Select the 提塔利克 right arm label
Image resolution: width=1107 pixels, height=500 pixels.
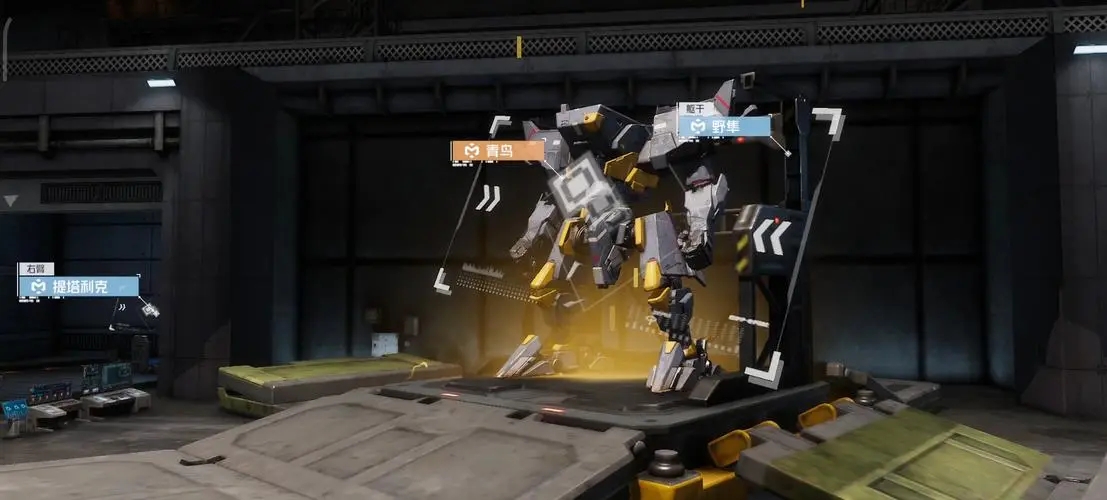(x=78, y=287)
